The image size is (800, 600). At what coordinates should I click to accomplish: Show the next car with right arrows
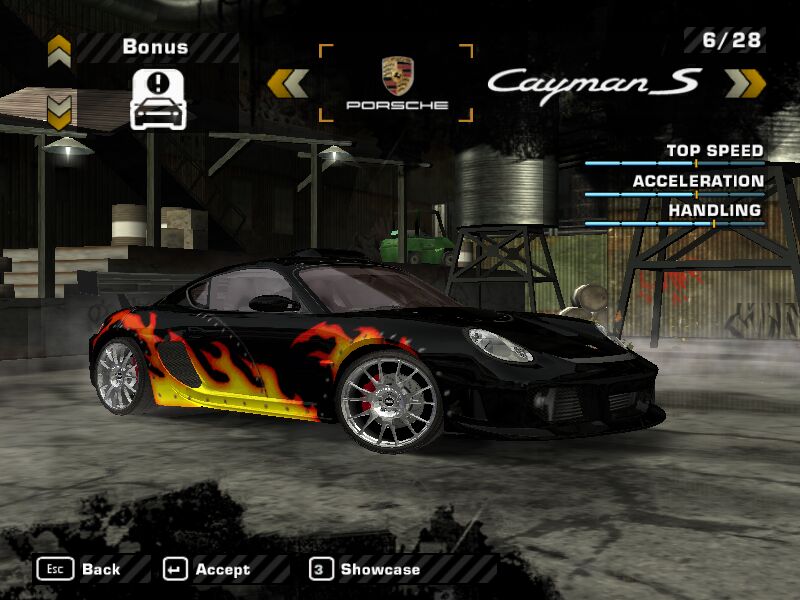(745, 83)
